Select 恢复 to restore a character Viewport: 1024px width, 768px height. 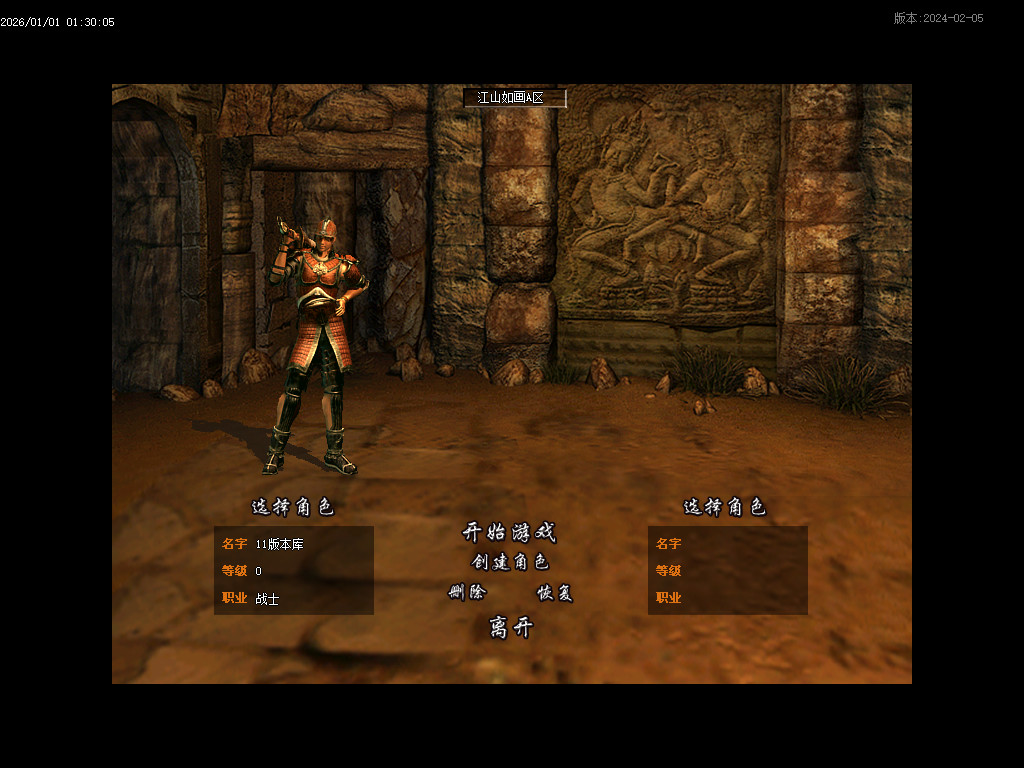[x=555, y=592]
